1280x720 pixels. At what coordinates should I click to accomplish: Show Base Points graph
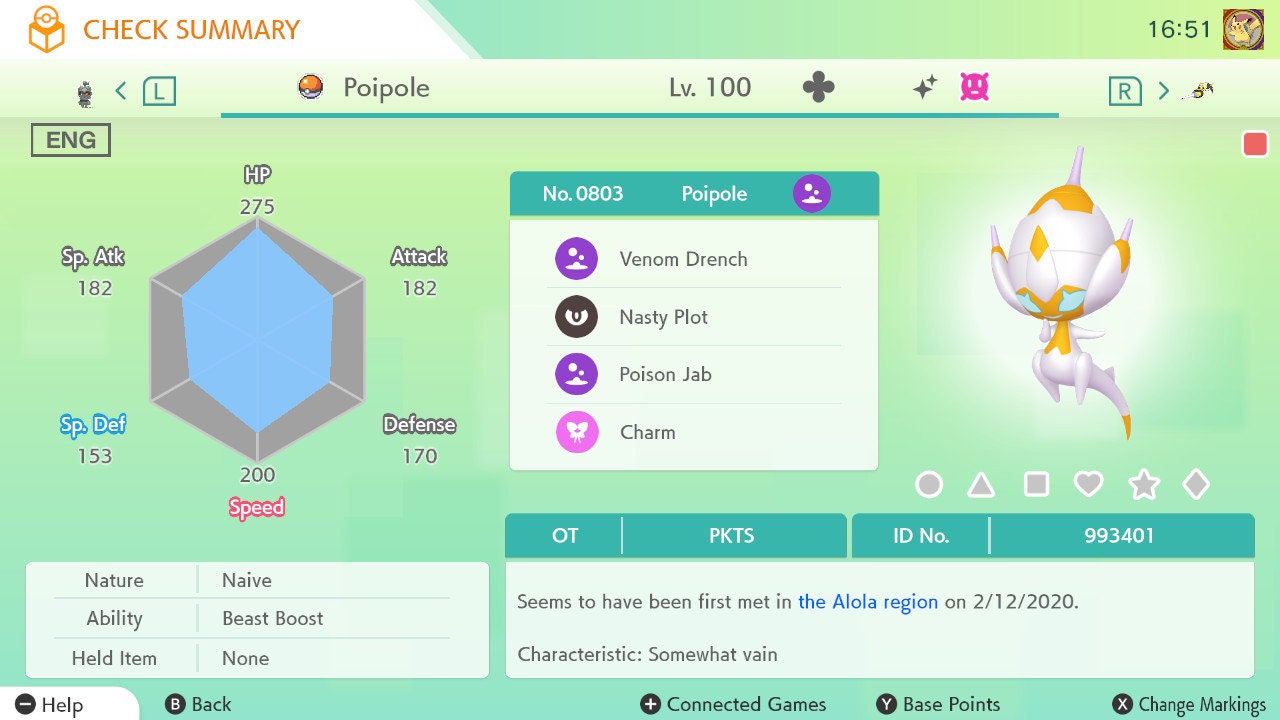pos(938,704)
